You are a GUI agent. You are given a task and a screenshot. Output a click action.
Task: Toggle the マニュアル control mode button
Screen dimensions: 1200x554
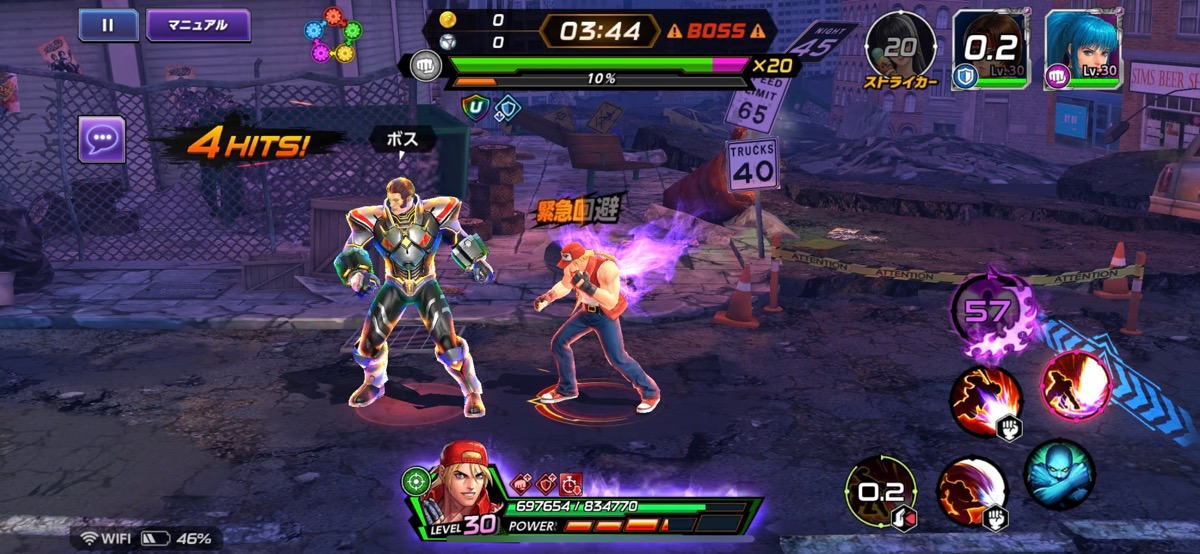point(198,25)
